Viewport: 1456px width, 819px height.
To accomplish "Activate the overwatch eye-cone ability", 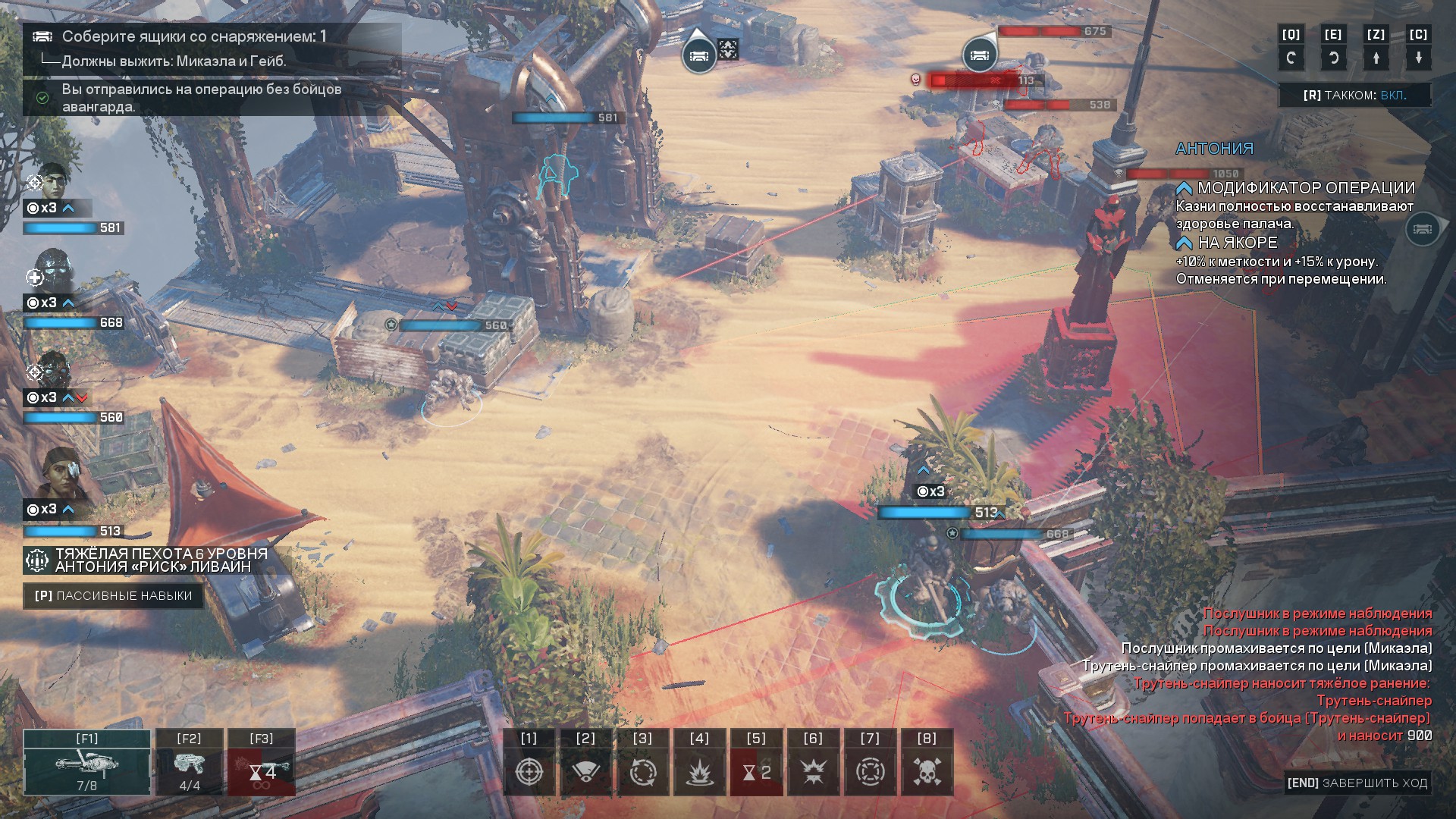I will pos(585,771).
